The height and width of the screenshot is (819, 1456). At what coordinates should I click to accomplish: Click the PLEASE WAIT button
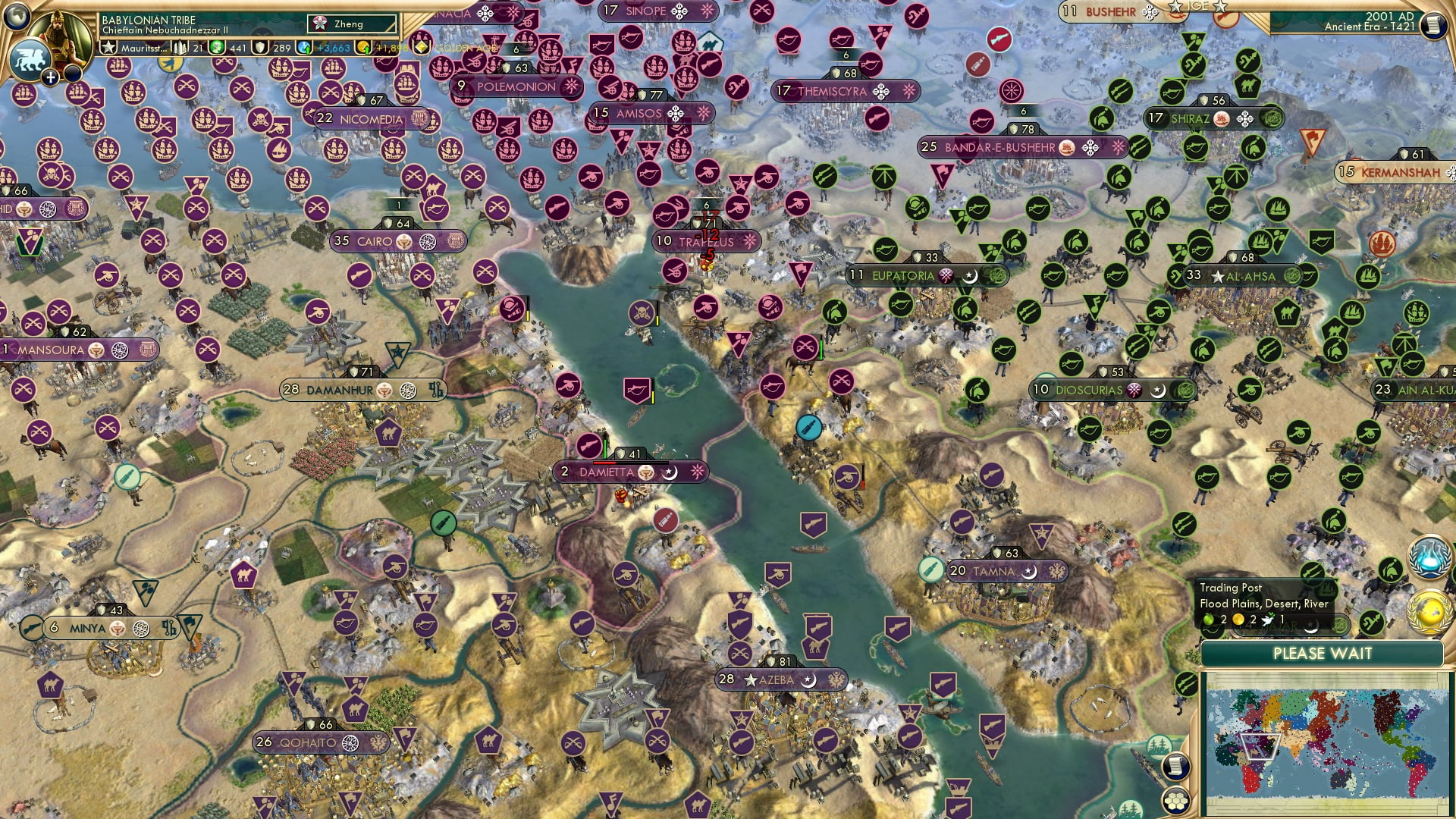(1324, 653)
